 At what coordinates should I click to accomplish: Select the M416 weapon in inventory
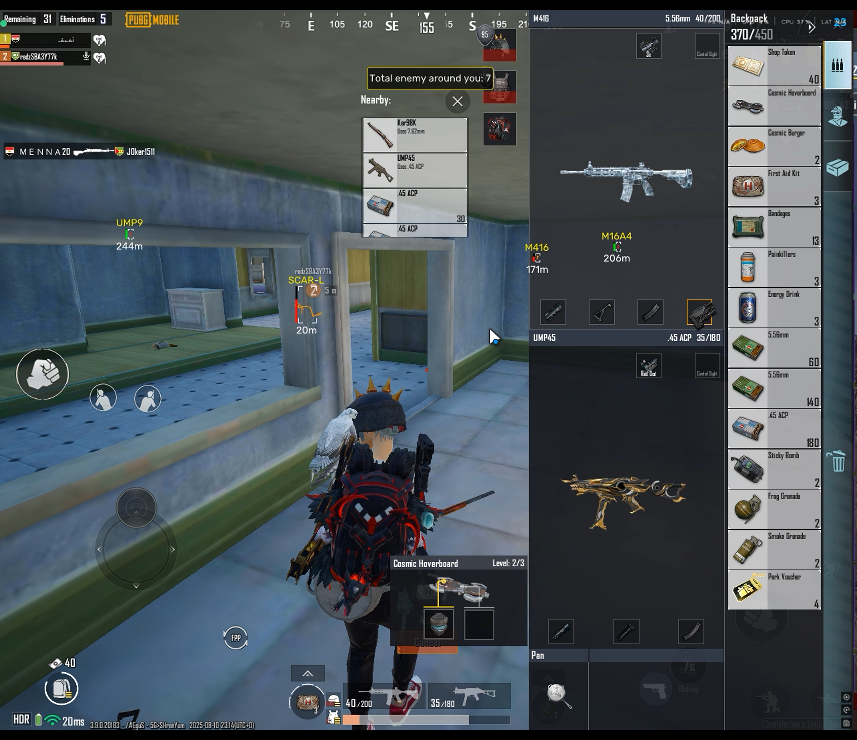coord(625,178)
